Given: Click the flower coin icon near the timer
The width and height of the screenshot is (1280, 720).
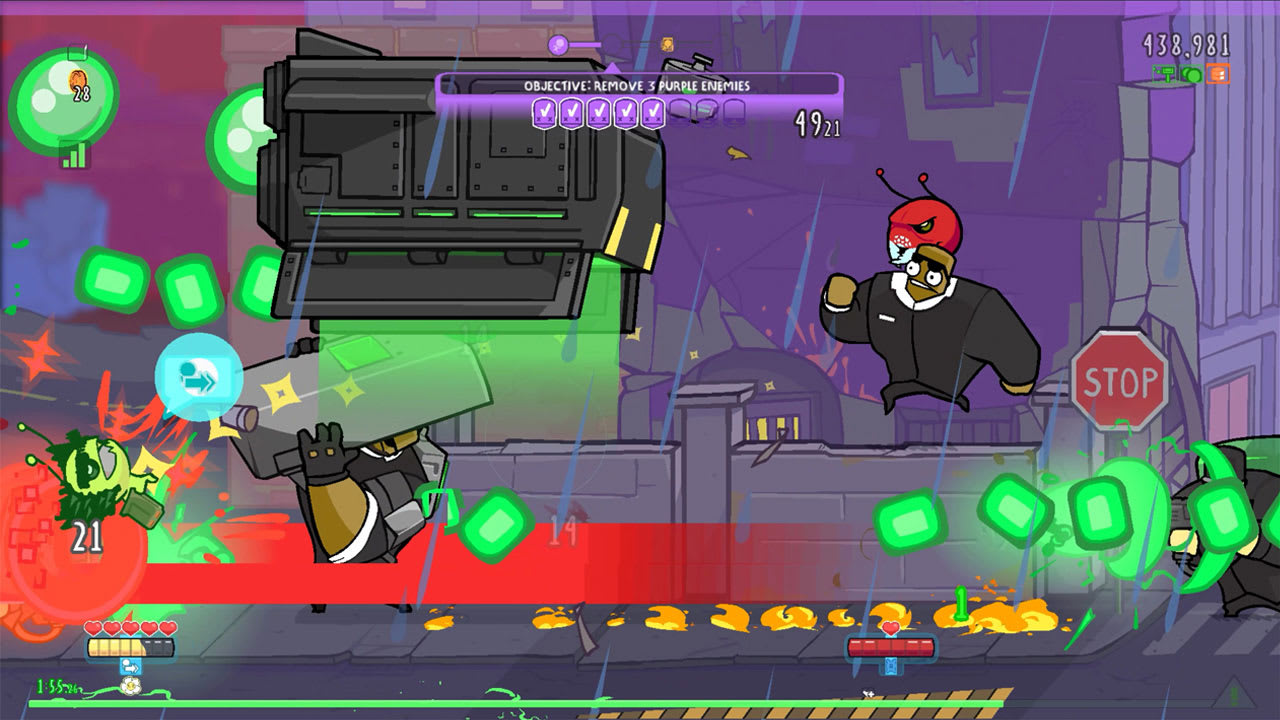Looking at the screenshot, I should point(131,686).
